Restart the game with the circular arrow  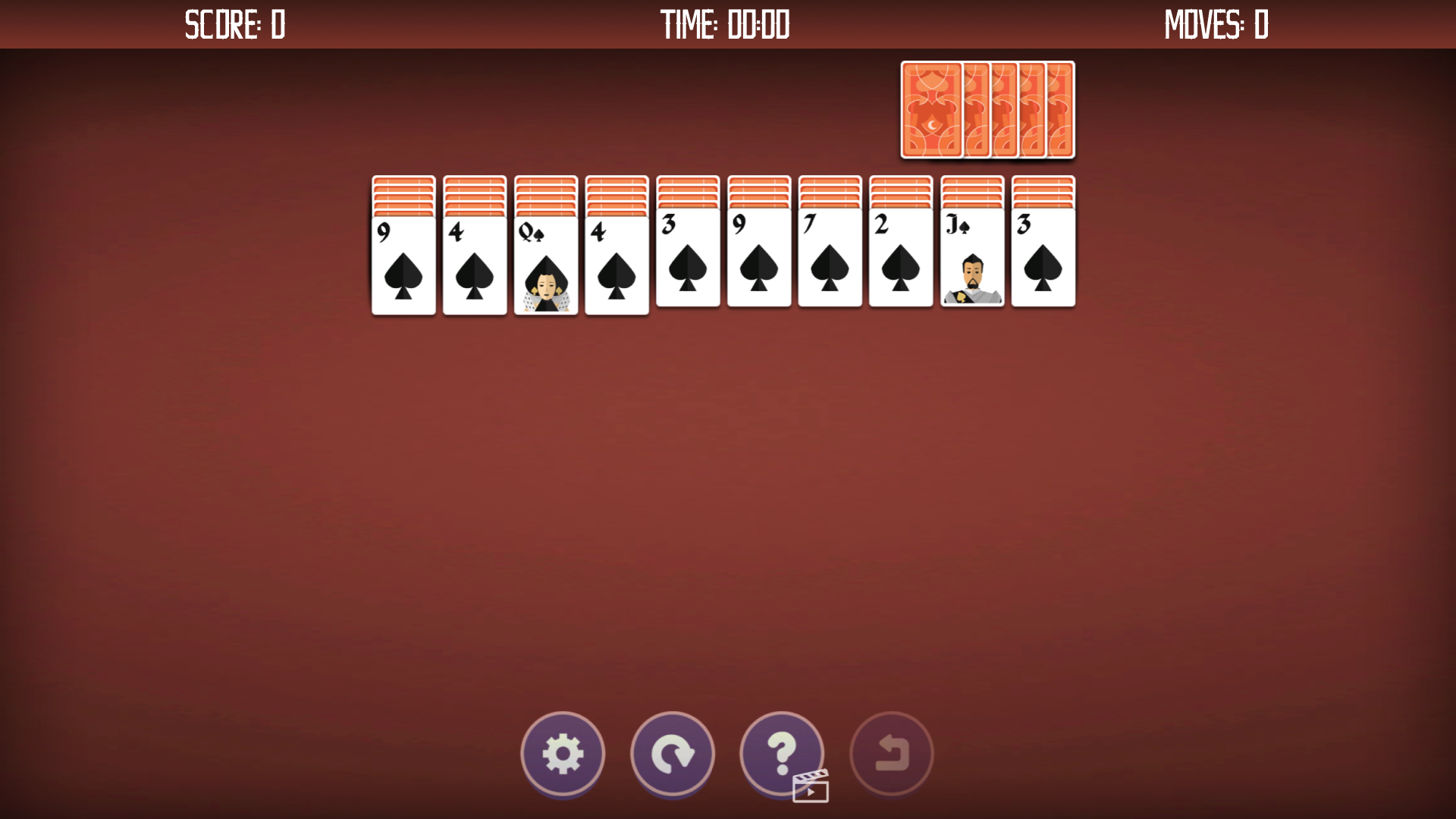[672, 755]
